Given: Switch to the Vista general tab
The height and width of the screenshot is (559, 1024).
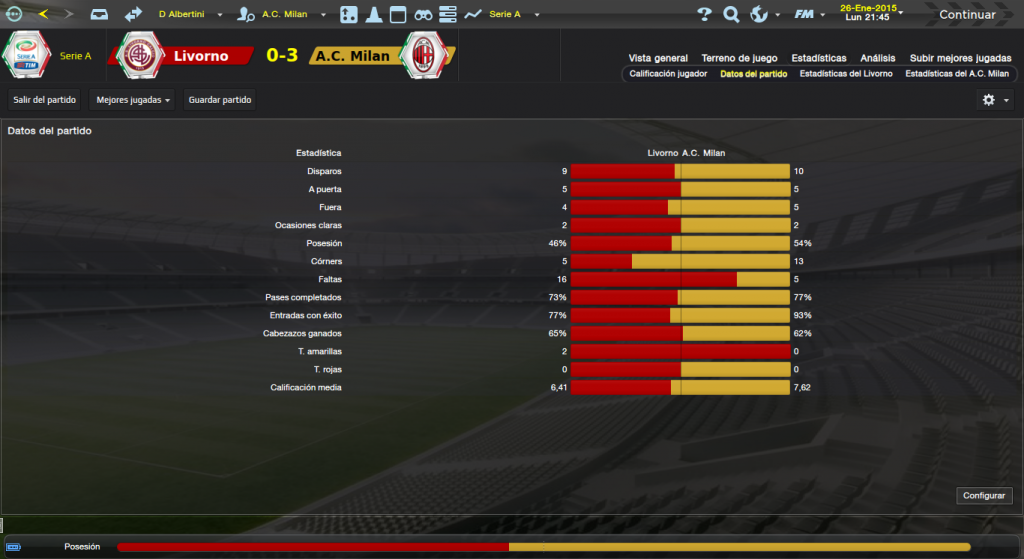Looking at the screenshot, I should pos(658,58).
